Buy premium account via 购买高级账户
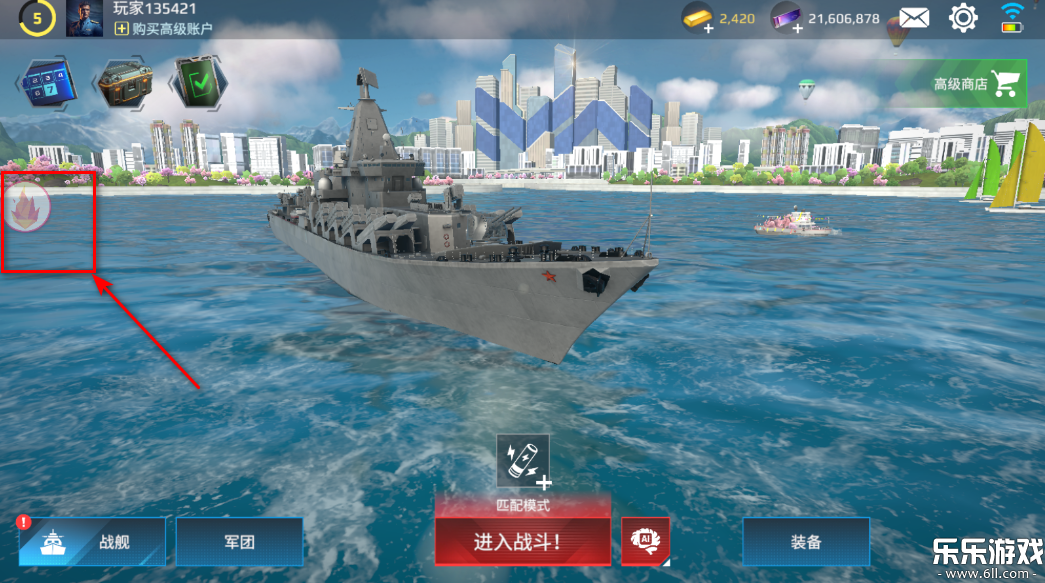 click(x=164, y=29)
